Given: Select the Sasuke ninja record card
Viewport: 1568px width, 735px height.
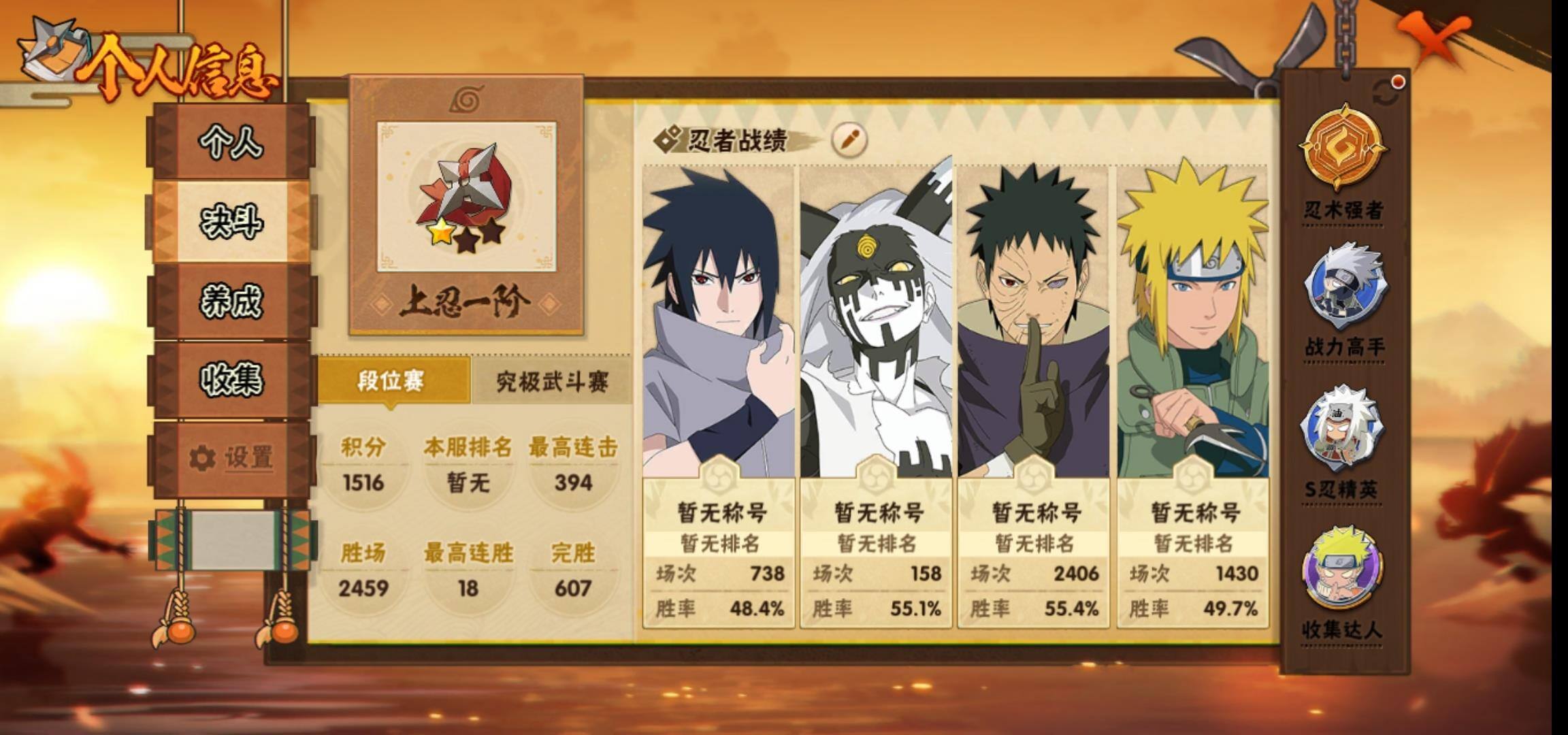Looking at the screenshot, I should pos(719,395).
